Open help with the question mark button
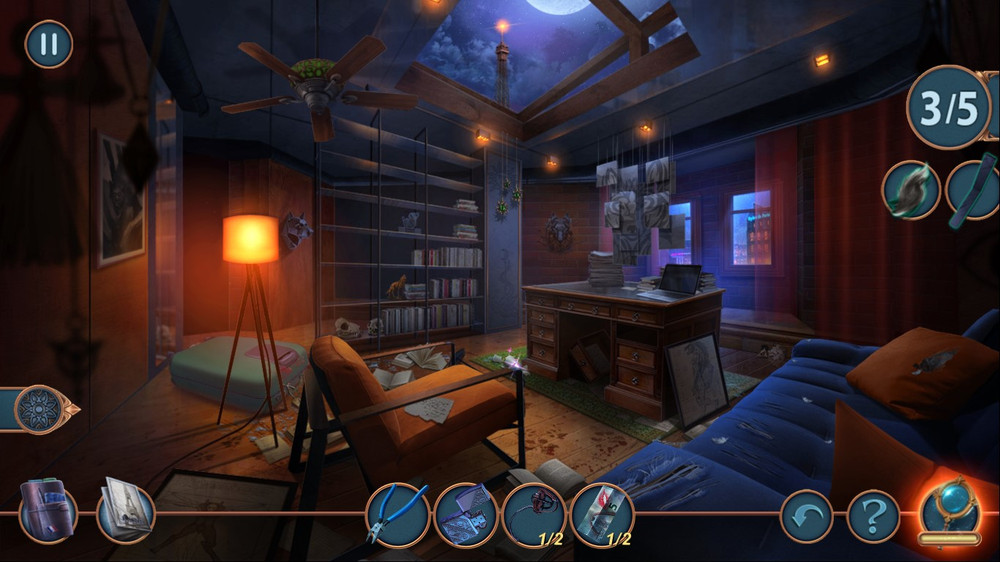 873,516
